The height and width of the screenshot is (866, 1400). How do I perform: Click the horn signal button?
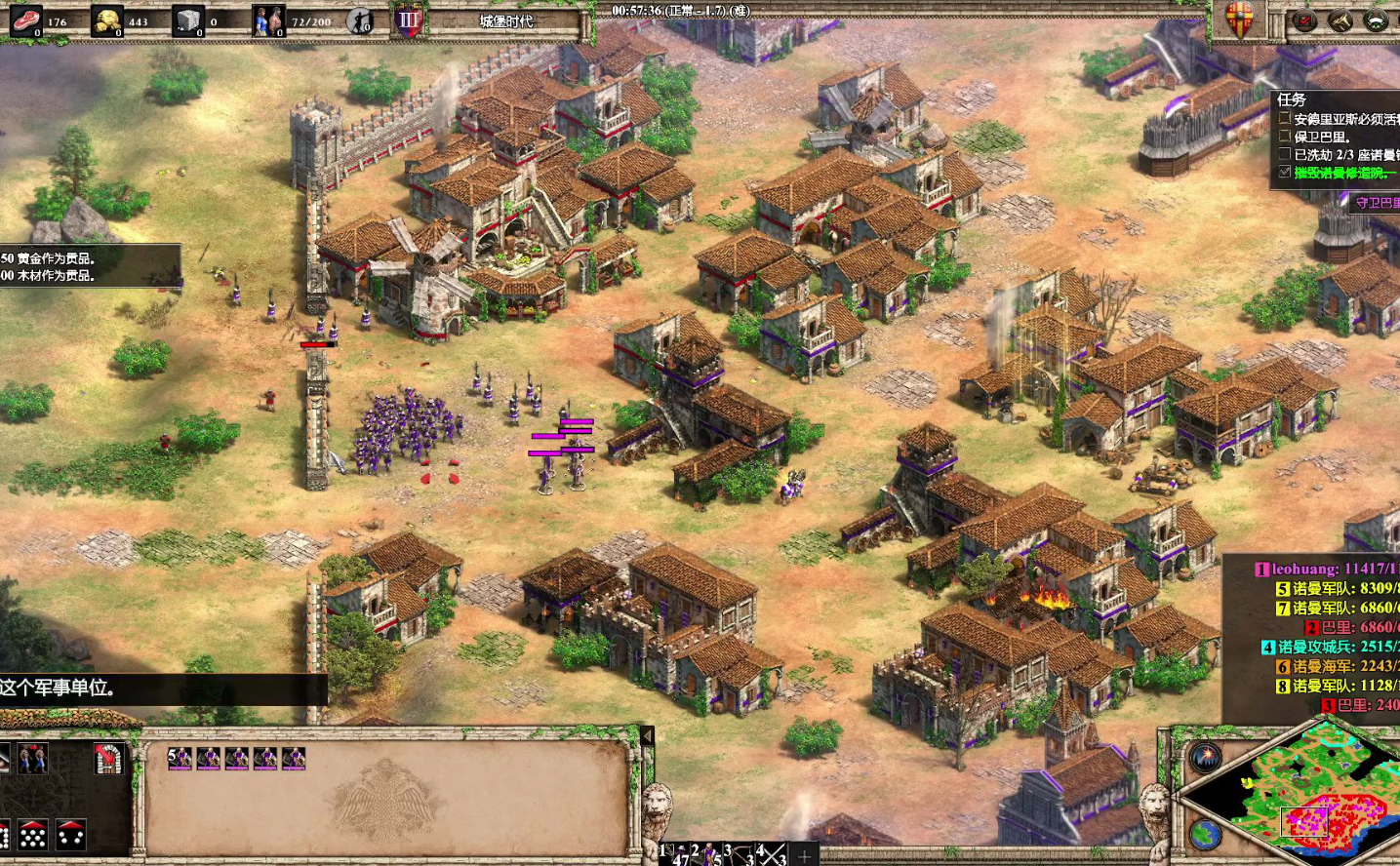click(1340, 20)
